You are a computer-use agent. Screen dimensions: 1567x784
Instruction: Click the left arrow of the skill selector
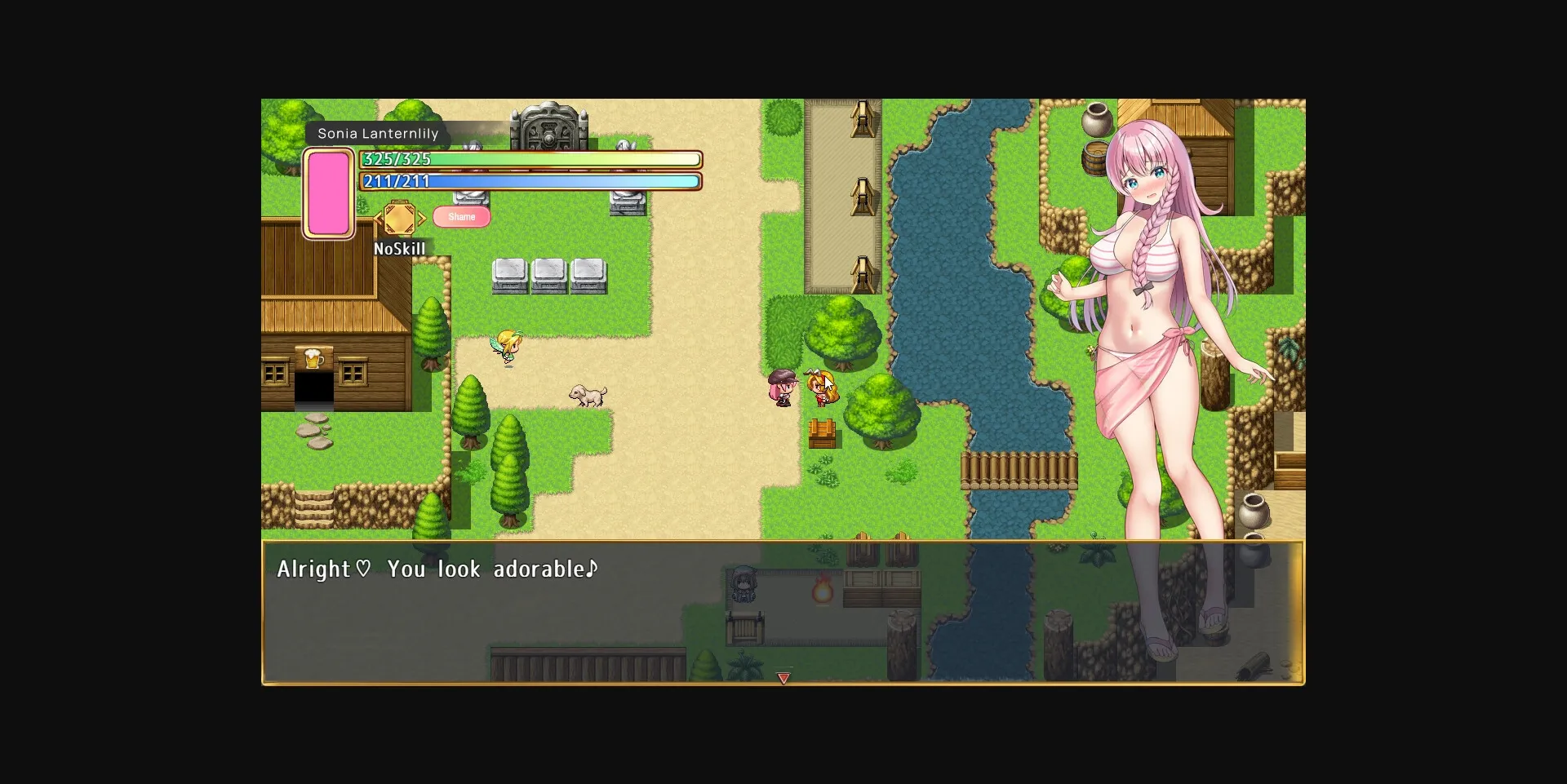coord(376,218)
